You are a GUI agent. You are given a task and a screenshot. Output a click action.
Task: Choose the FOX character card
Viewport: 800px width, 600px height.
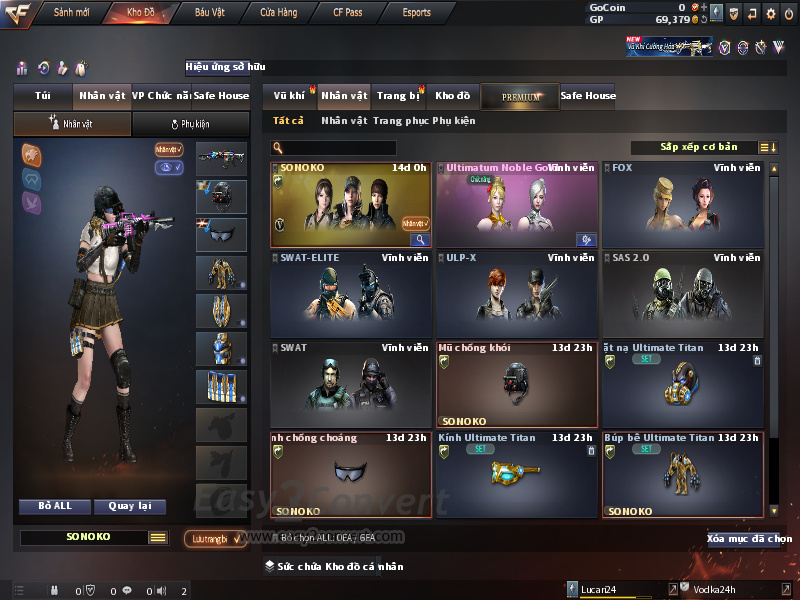(x=682, y=205)
